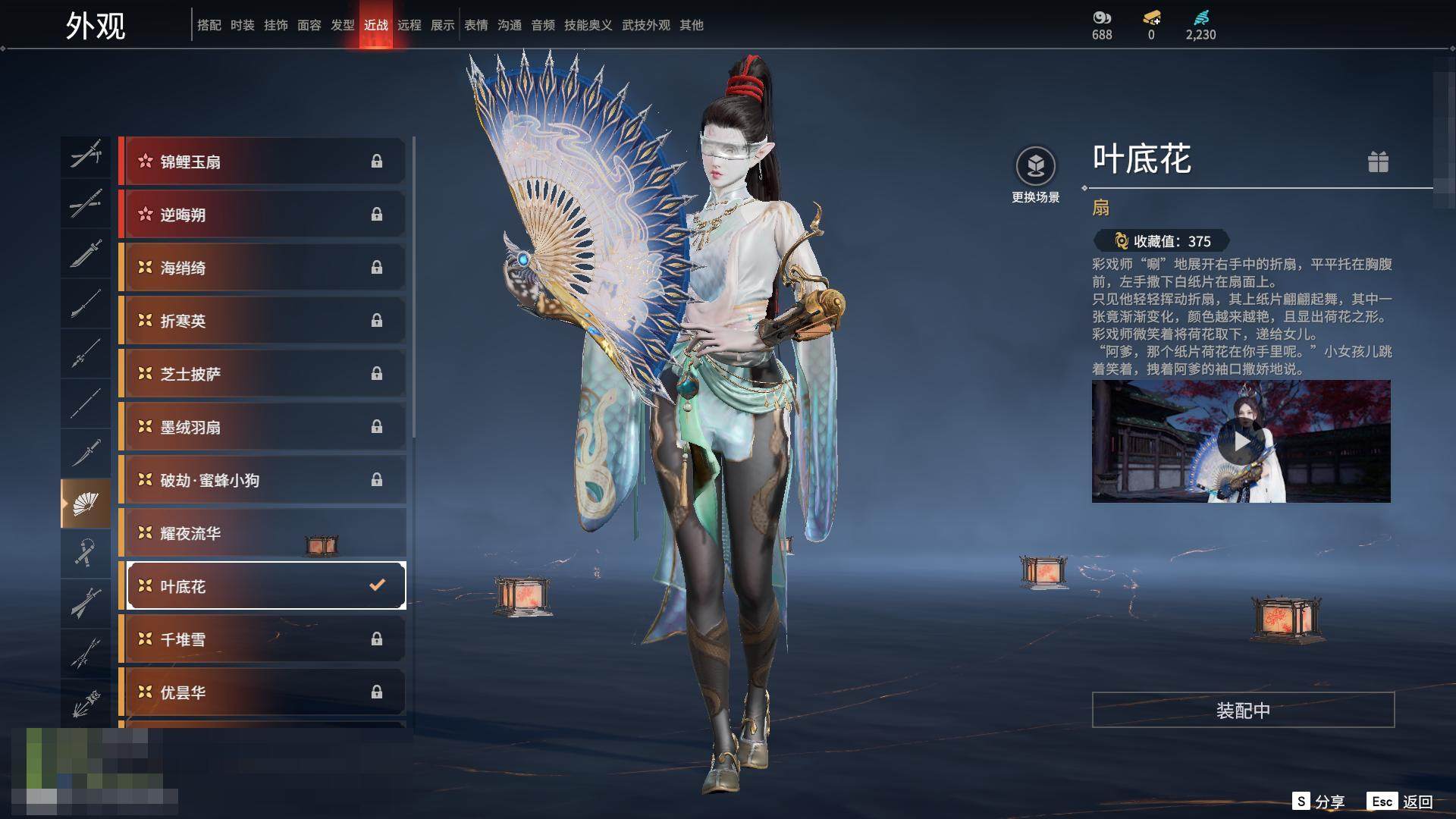Click the 装配中 equip button
Image resolution: width=1456 pixels, height=819 pixels.
[x=1243, y=710]
